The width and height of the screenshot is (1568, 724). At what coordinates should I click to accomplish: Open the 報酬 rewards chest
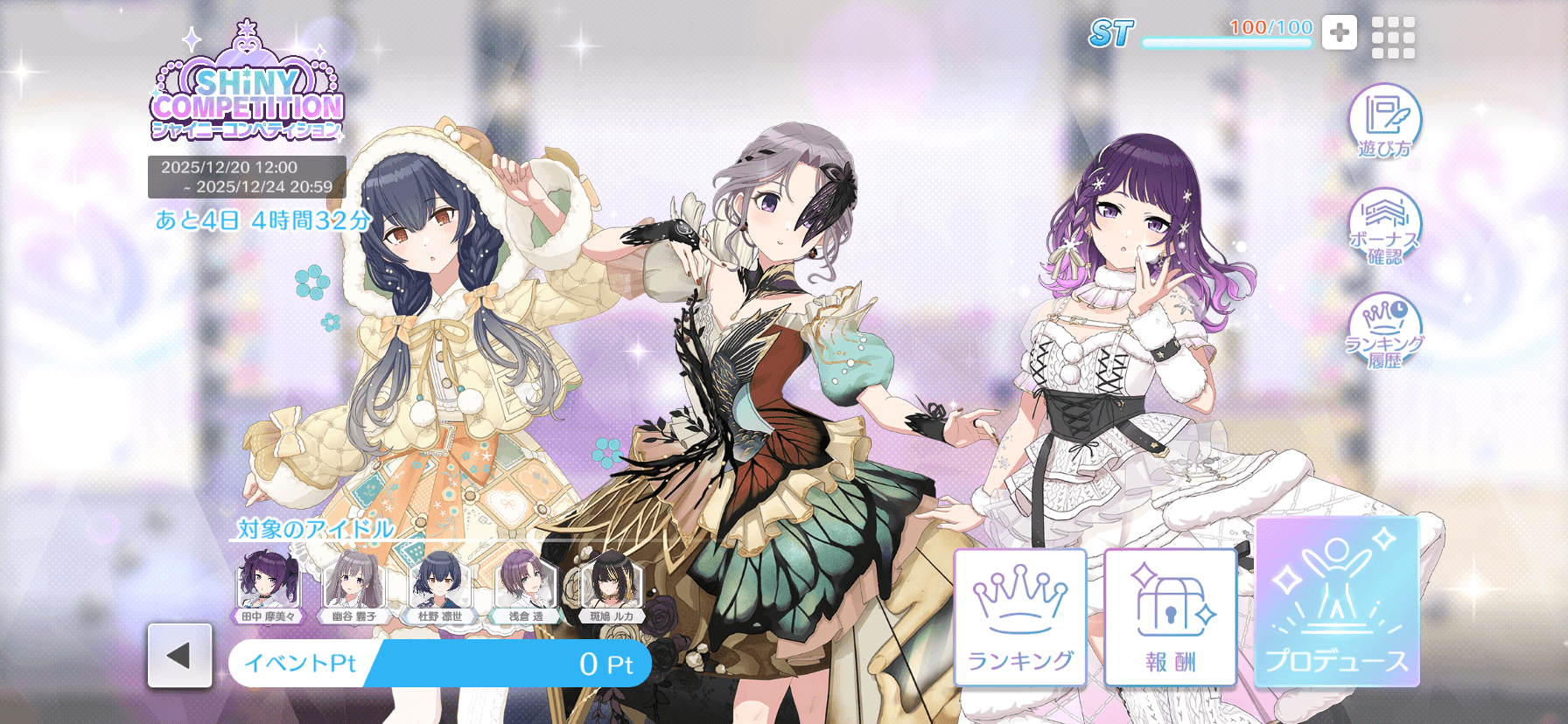(x=1170, y=617)
